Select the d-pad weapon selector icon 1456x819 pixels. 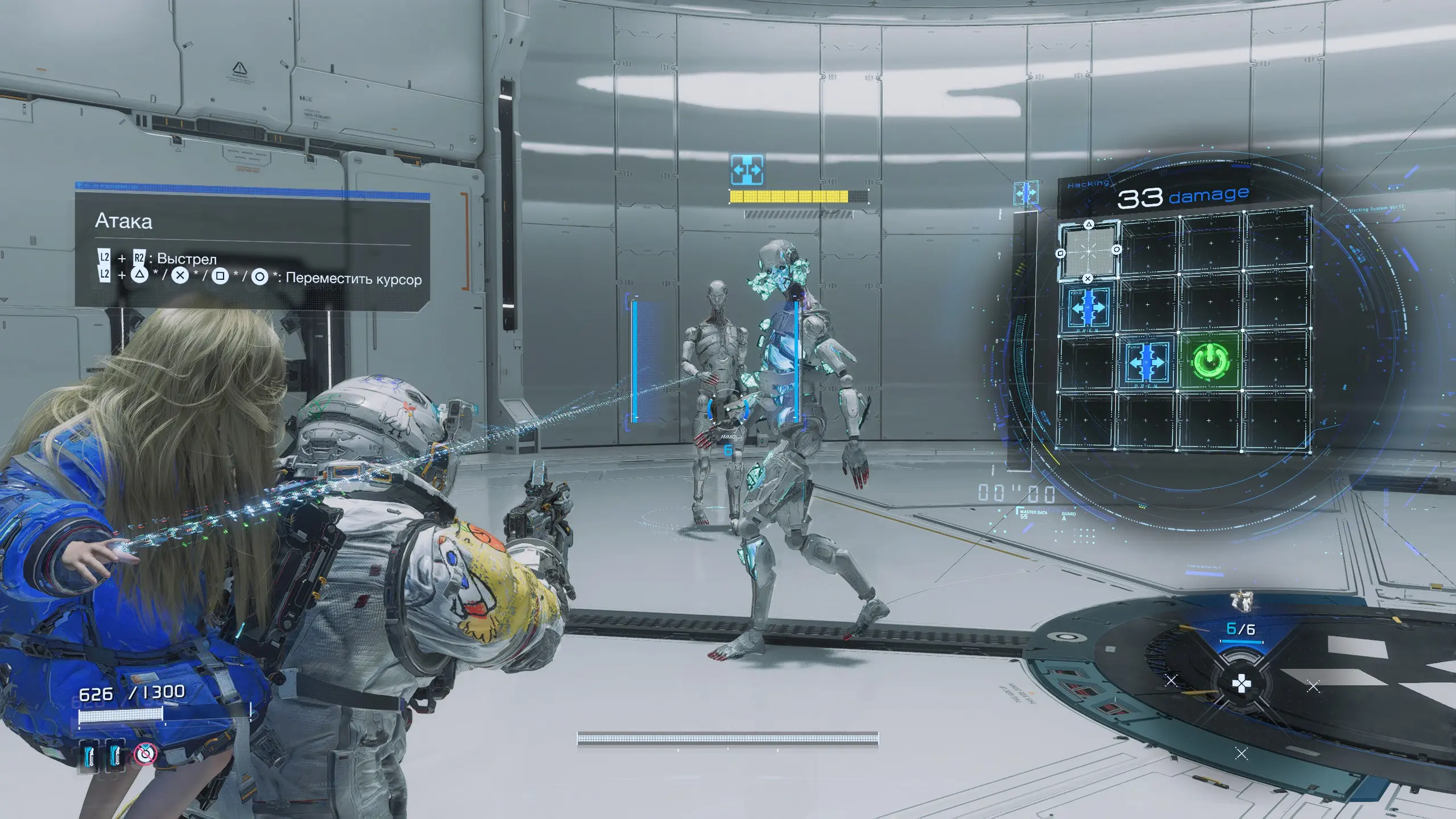coord(1240,684)
